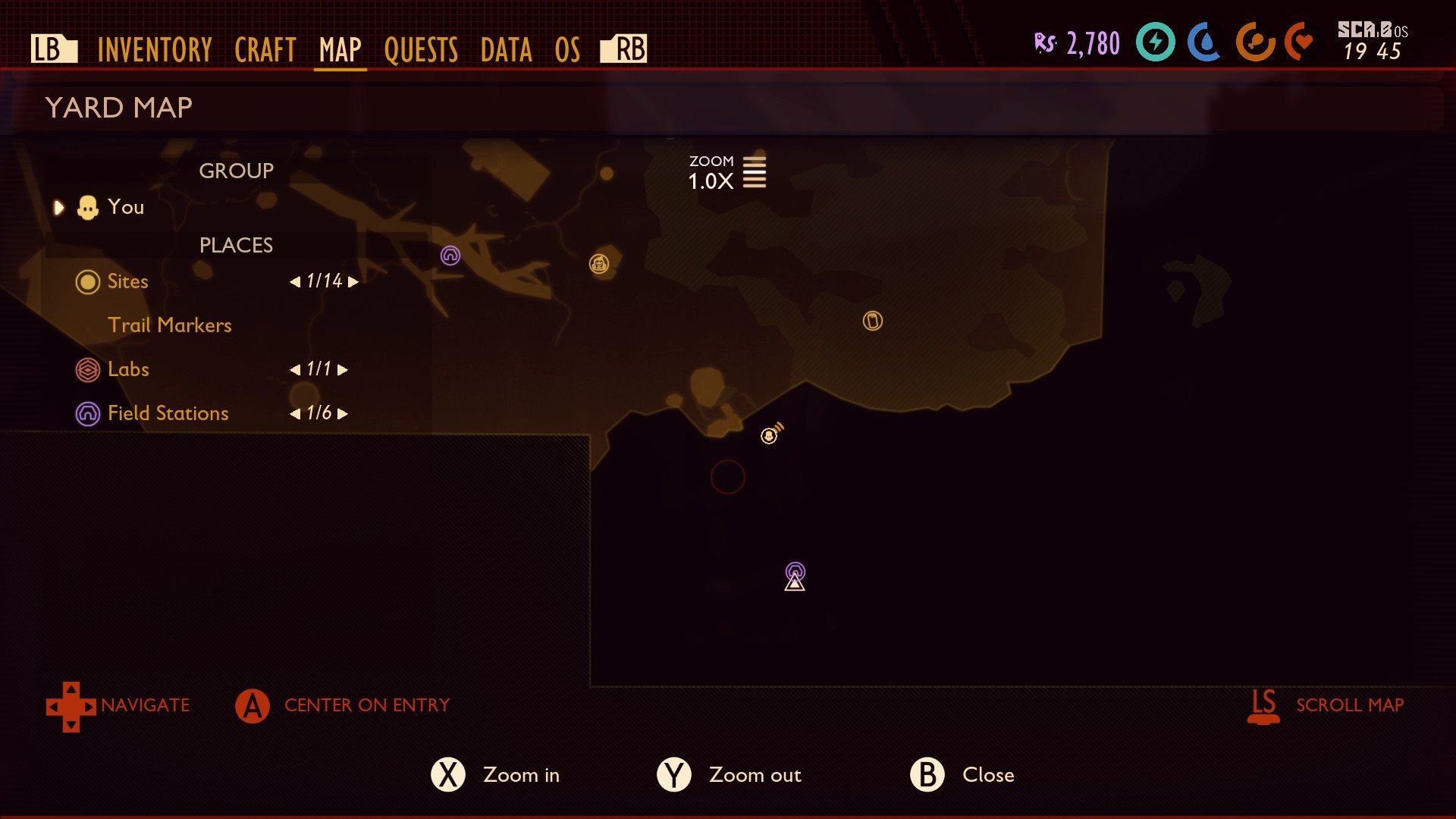Click the next arrow on the Labs row
Screen dimensions: 1456x819
[343, 370]
